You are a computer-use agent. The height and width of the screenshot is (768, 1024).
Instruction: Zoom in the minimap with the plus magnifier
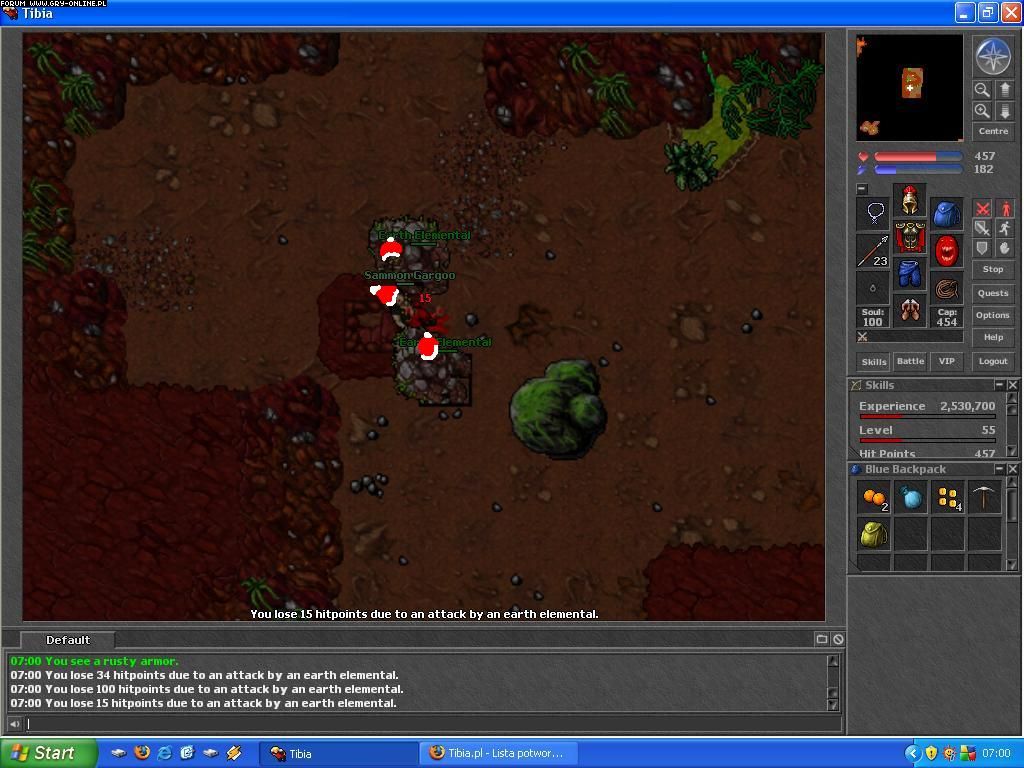click(982, 111)
